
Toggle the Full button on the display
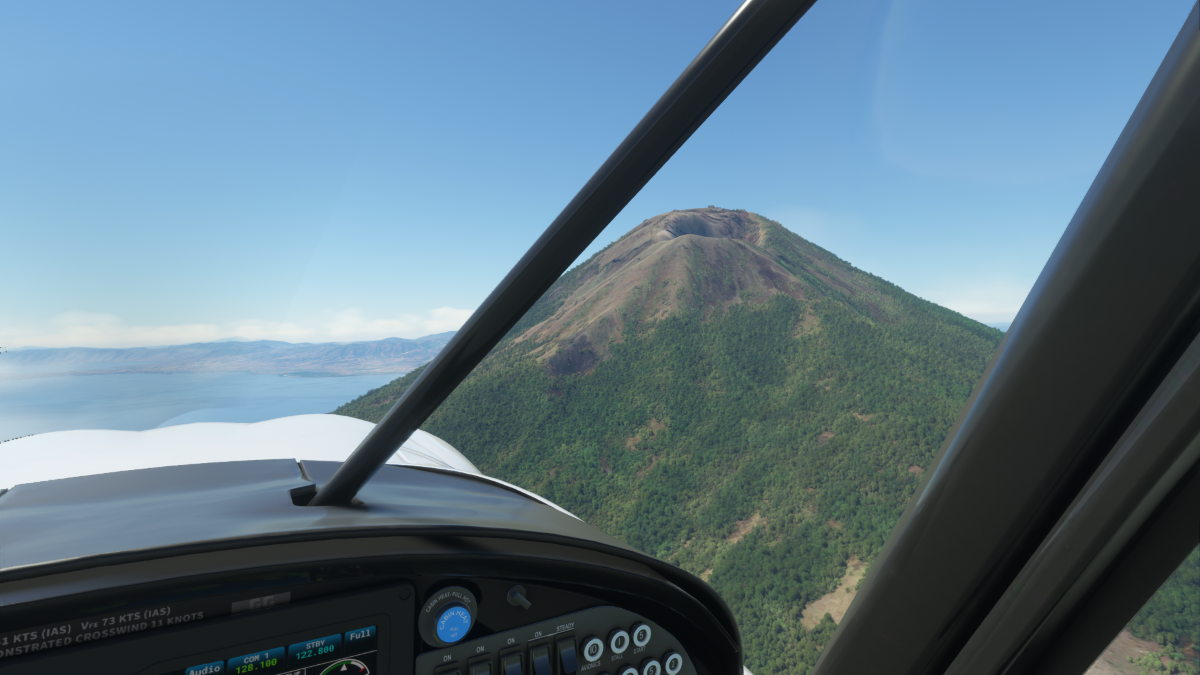pos(360,635)
